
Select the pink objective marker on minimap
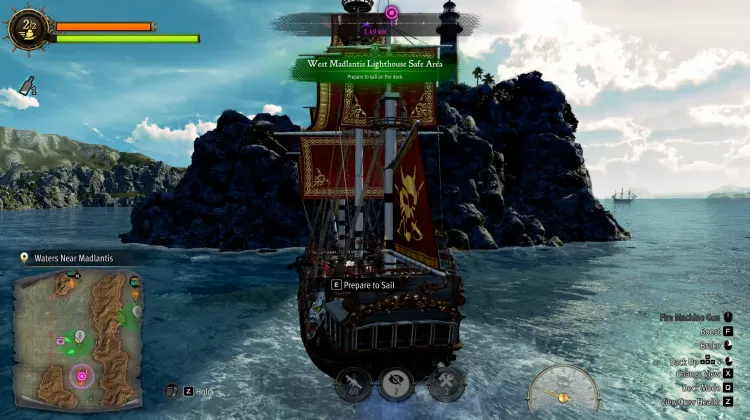point(82,377)
